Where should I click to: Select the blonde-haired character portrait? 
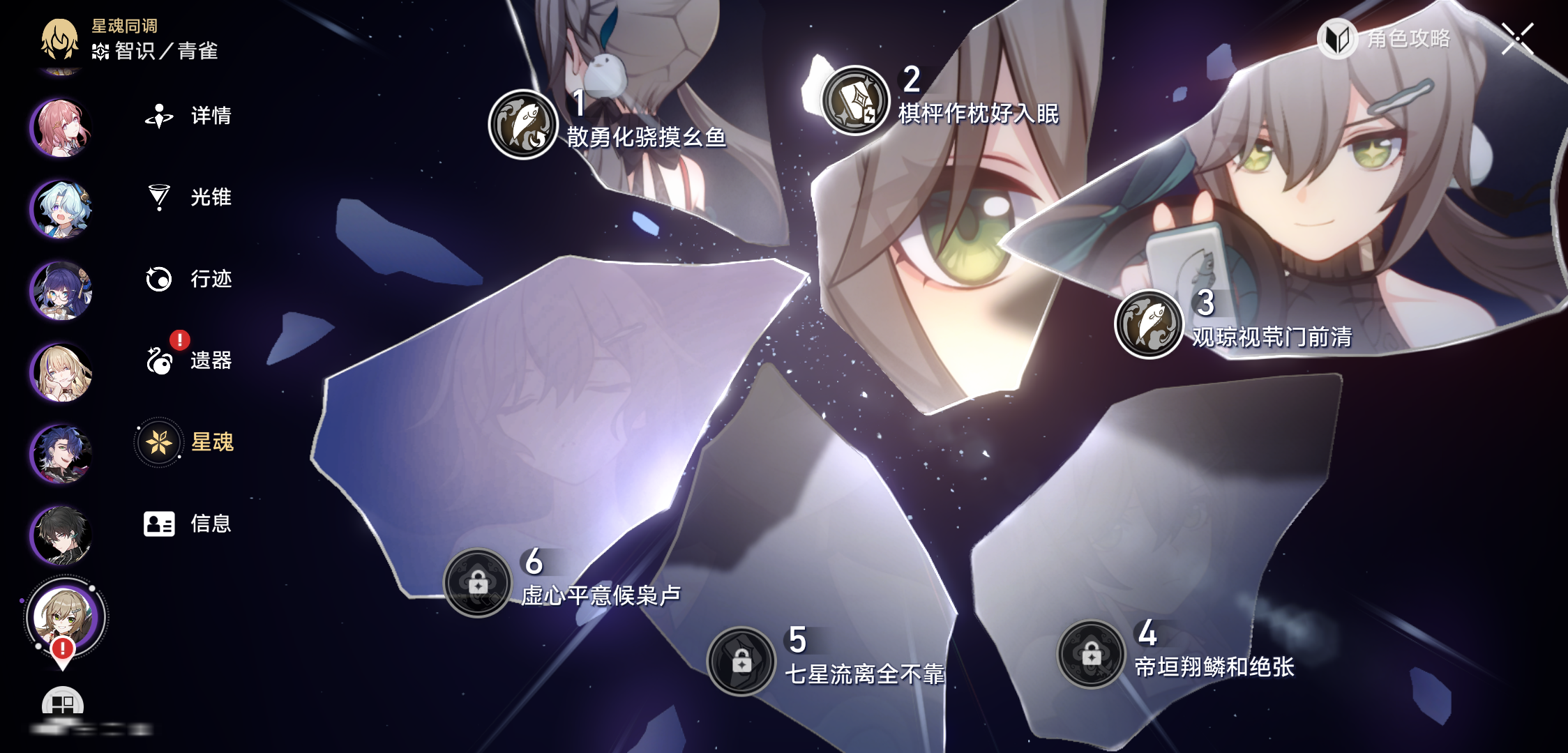tap(61, 372)
